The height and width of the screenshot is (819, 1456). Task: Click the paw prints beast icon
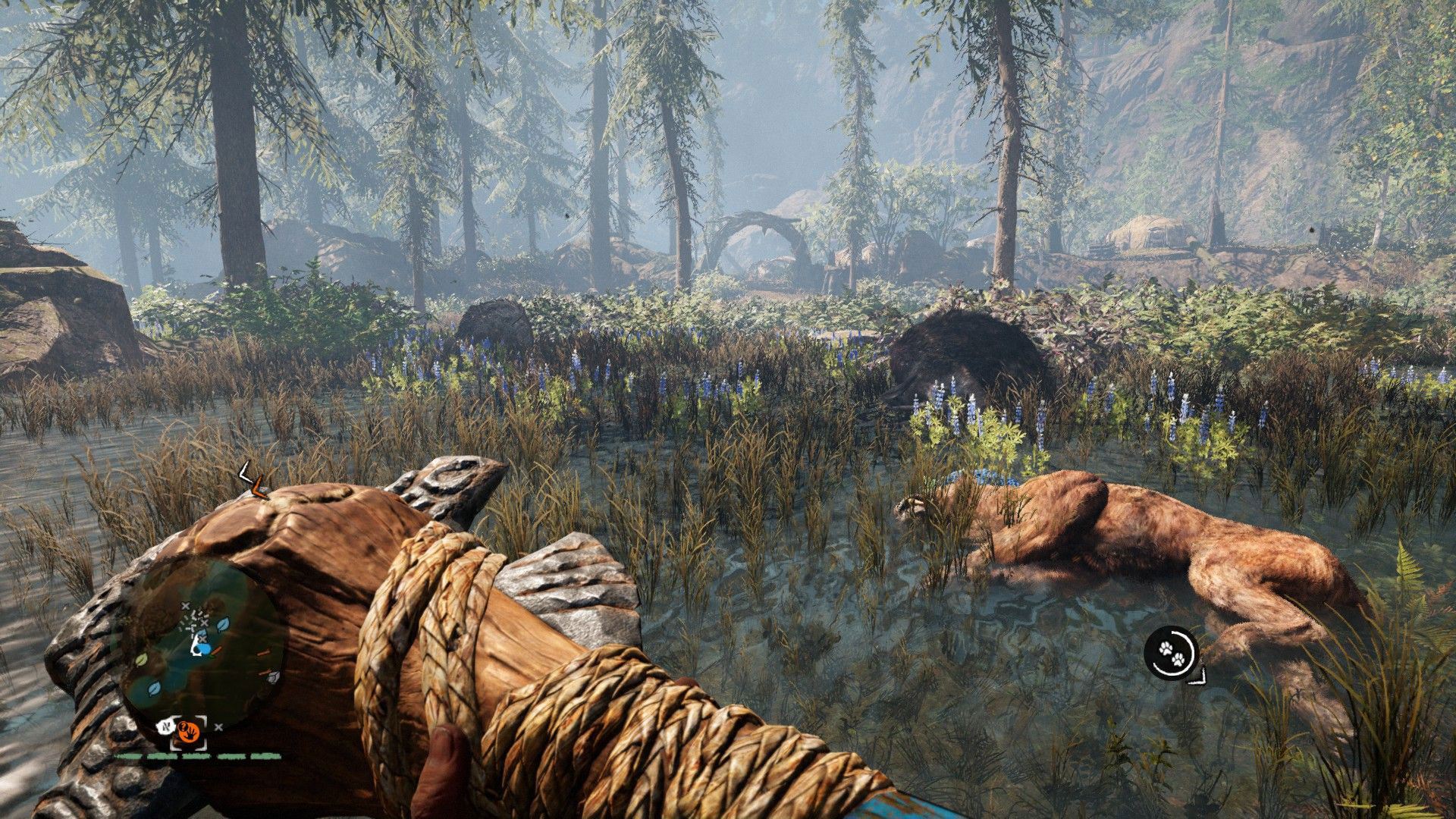pyautogui.click(x=1172, y=653)
